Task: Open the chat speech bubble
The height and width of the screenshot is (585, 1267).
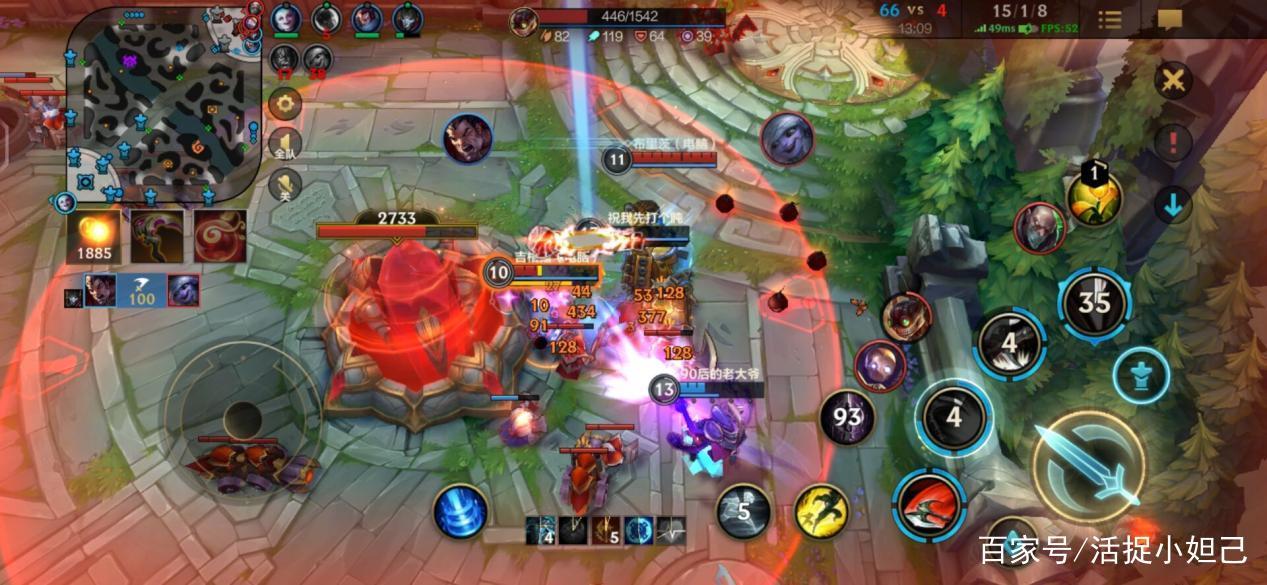Action: [1169, 20]
